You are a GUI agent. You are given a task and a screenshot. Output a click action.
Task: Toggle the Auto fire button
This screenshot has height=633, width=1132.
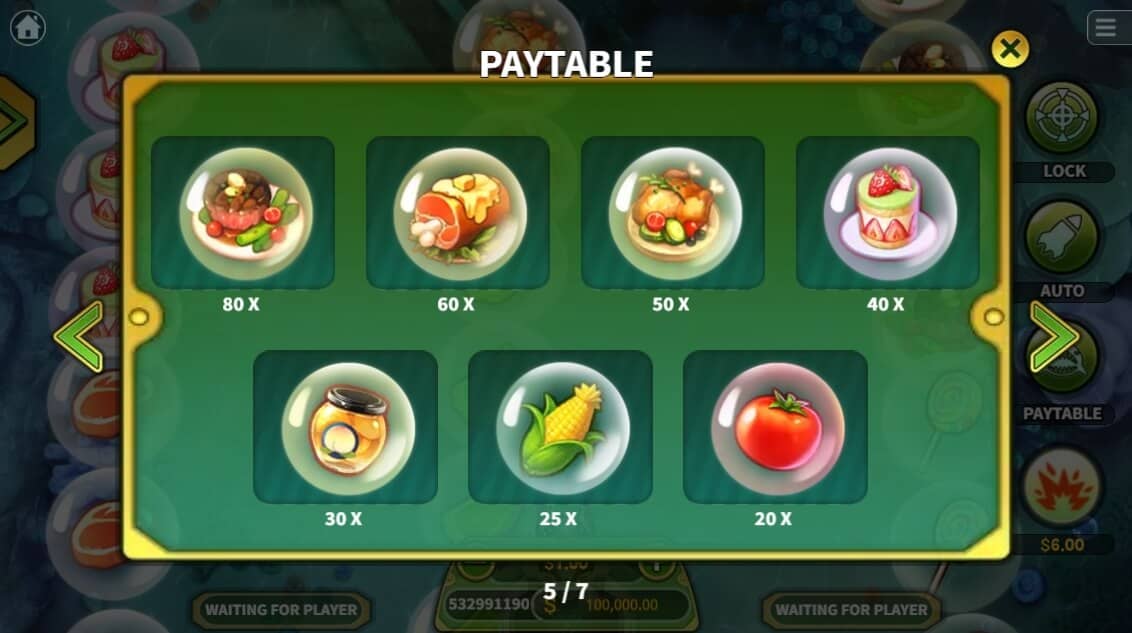(x=1062, y=238)
